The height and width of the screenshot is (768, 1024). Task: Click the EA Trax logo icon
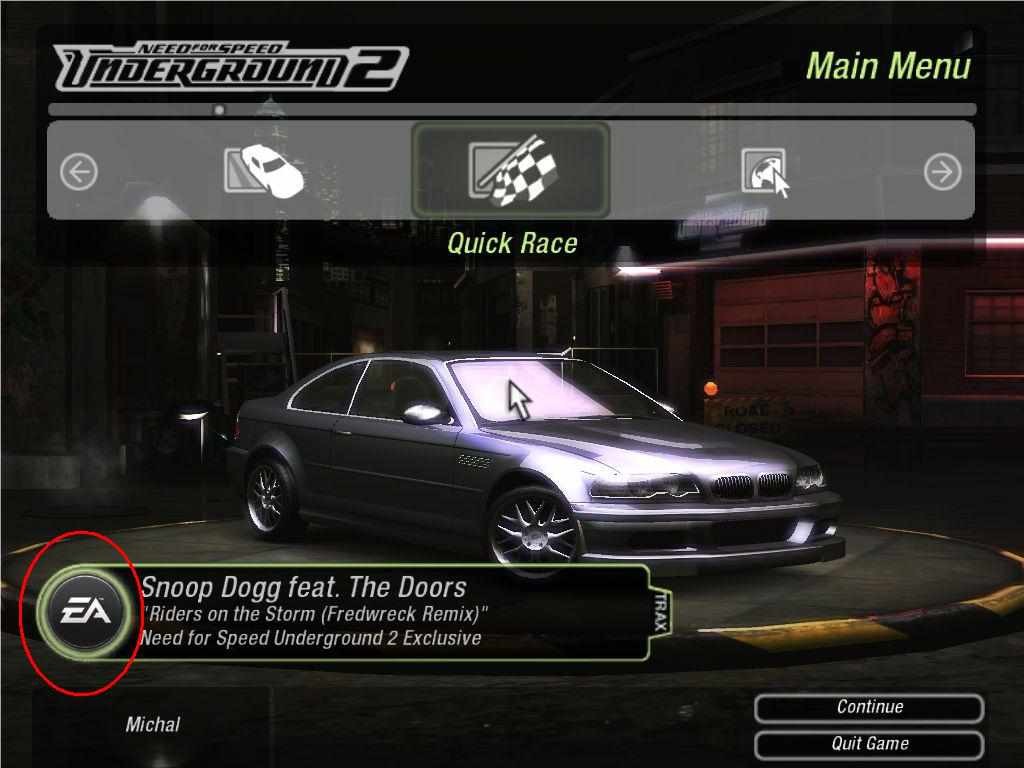(x=80, y=610)
